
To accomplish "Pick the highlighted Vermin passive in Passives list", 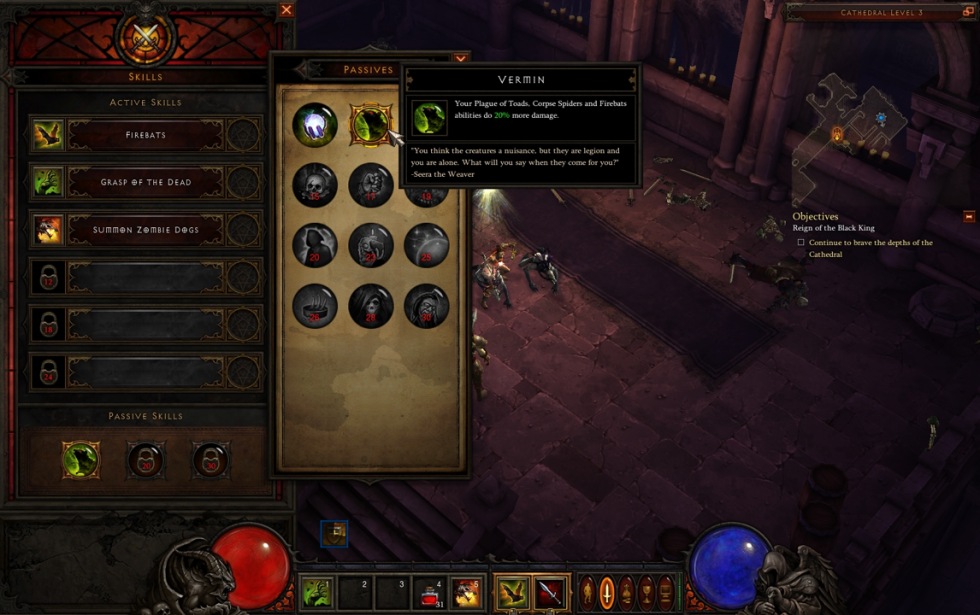I will (x=370, y=125).
